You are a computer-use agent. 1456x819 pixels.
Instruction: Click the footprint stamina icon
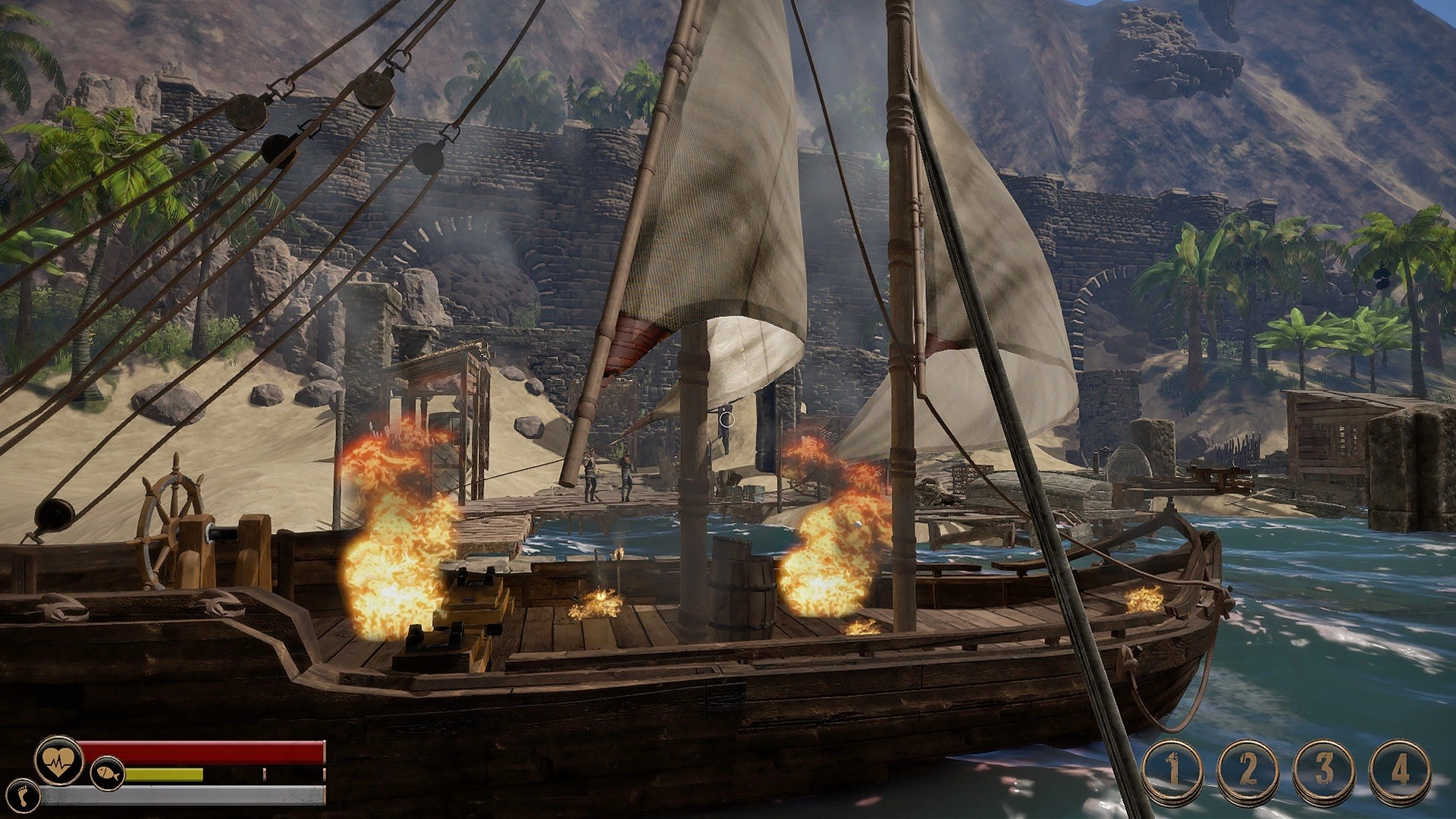(24, 793)
